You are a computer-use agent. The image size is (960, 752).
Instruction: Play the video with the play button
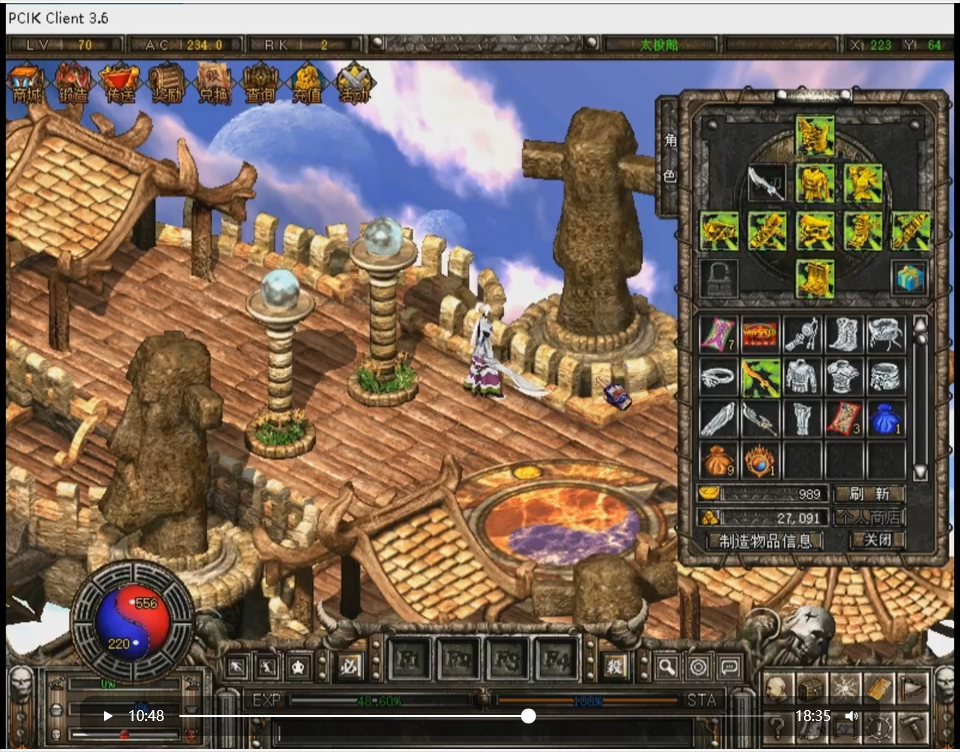[108, 716]
